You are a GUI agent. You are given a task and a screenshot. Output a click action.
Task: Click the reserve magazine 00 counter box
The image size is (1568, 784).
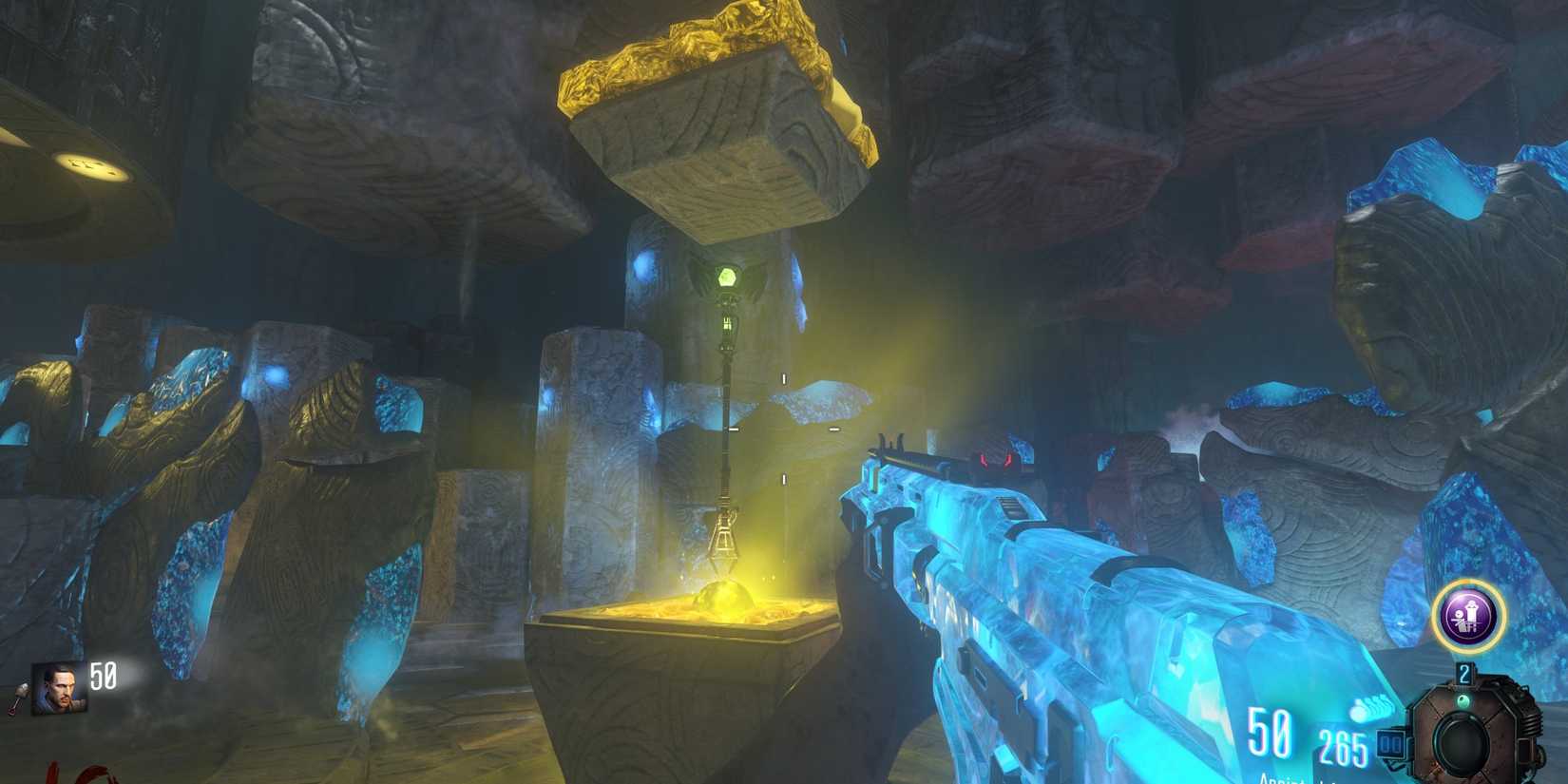[x=1390, y=741]
